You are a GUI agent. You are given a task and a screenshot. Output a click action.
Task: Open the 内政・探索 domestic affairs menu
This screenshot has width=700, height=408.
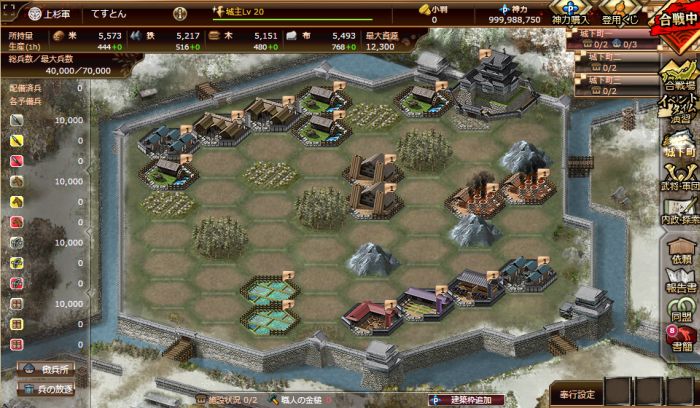pyautogui.click(x=680, y=215)
